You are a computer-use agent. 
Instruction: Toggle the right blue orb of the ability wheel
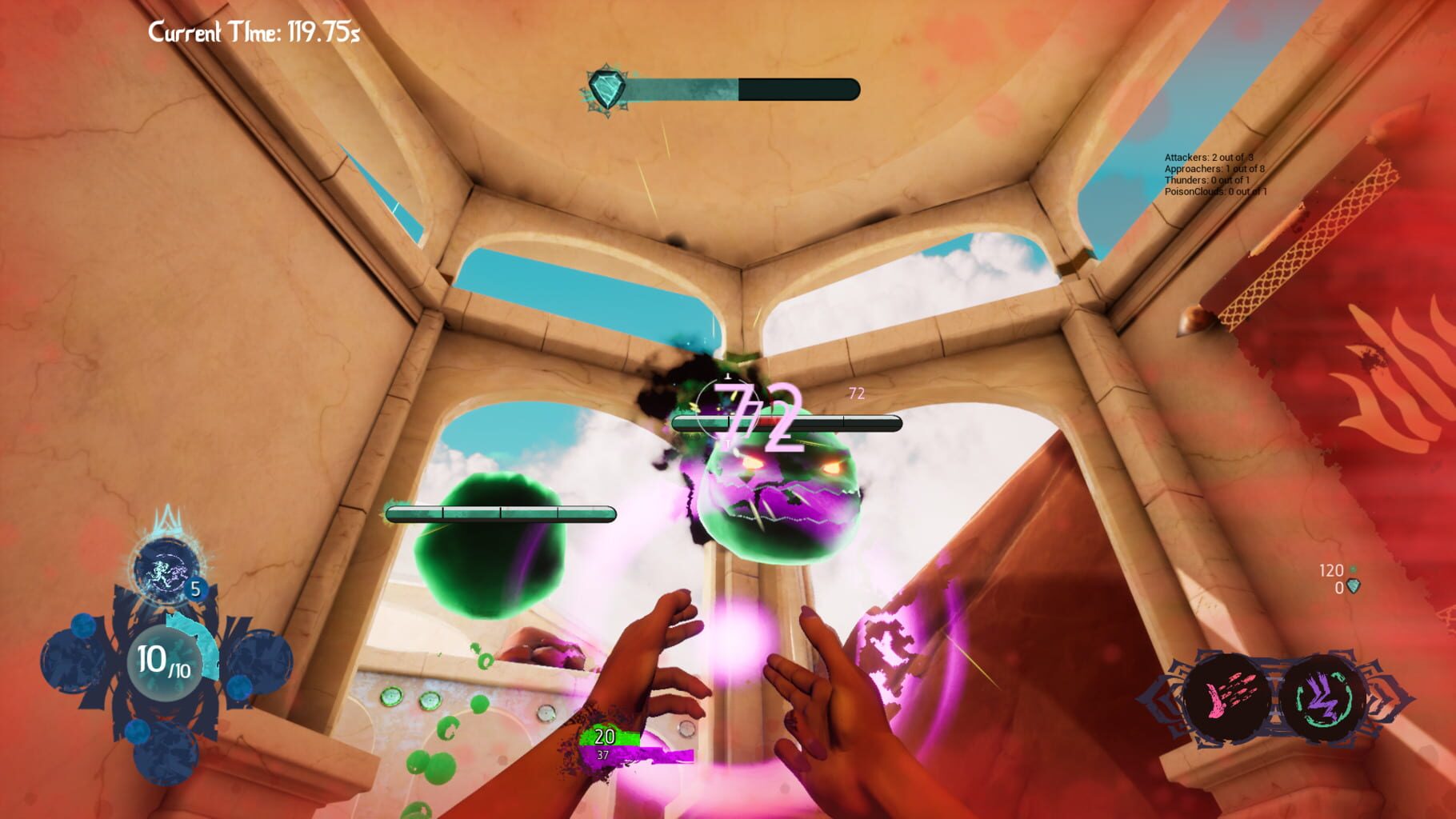[x=258, y=664]
